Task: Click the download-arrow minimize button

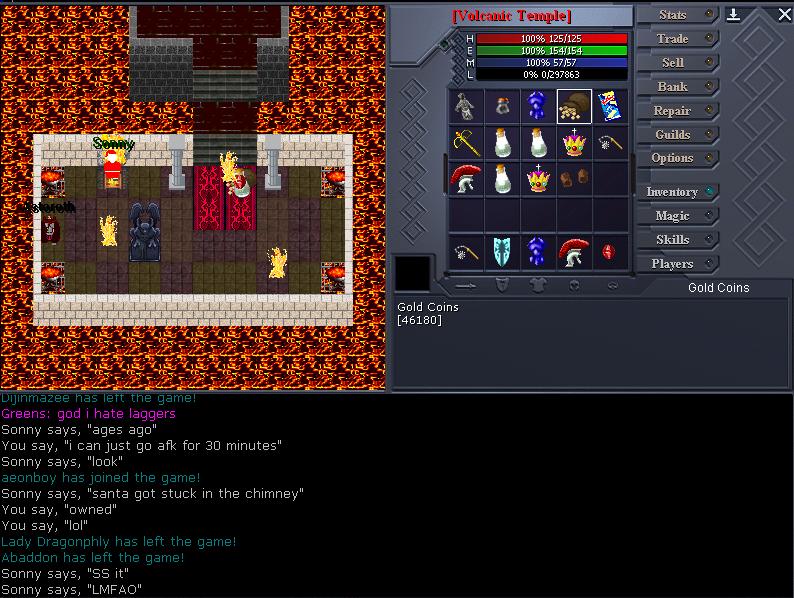Action: 733,14
